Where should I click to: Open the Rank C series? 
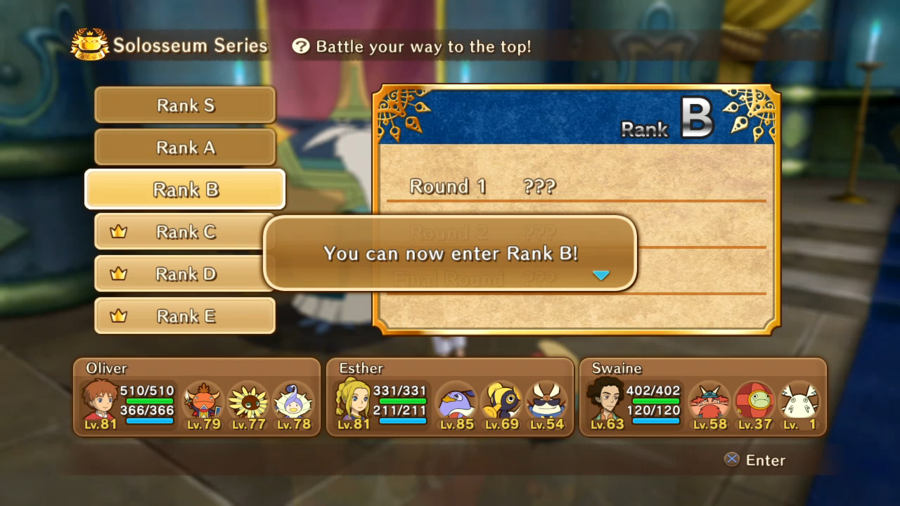[x=185, y=232]
